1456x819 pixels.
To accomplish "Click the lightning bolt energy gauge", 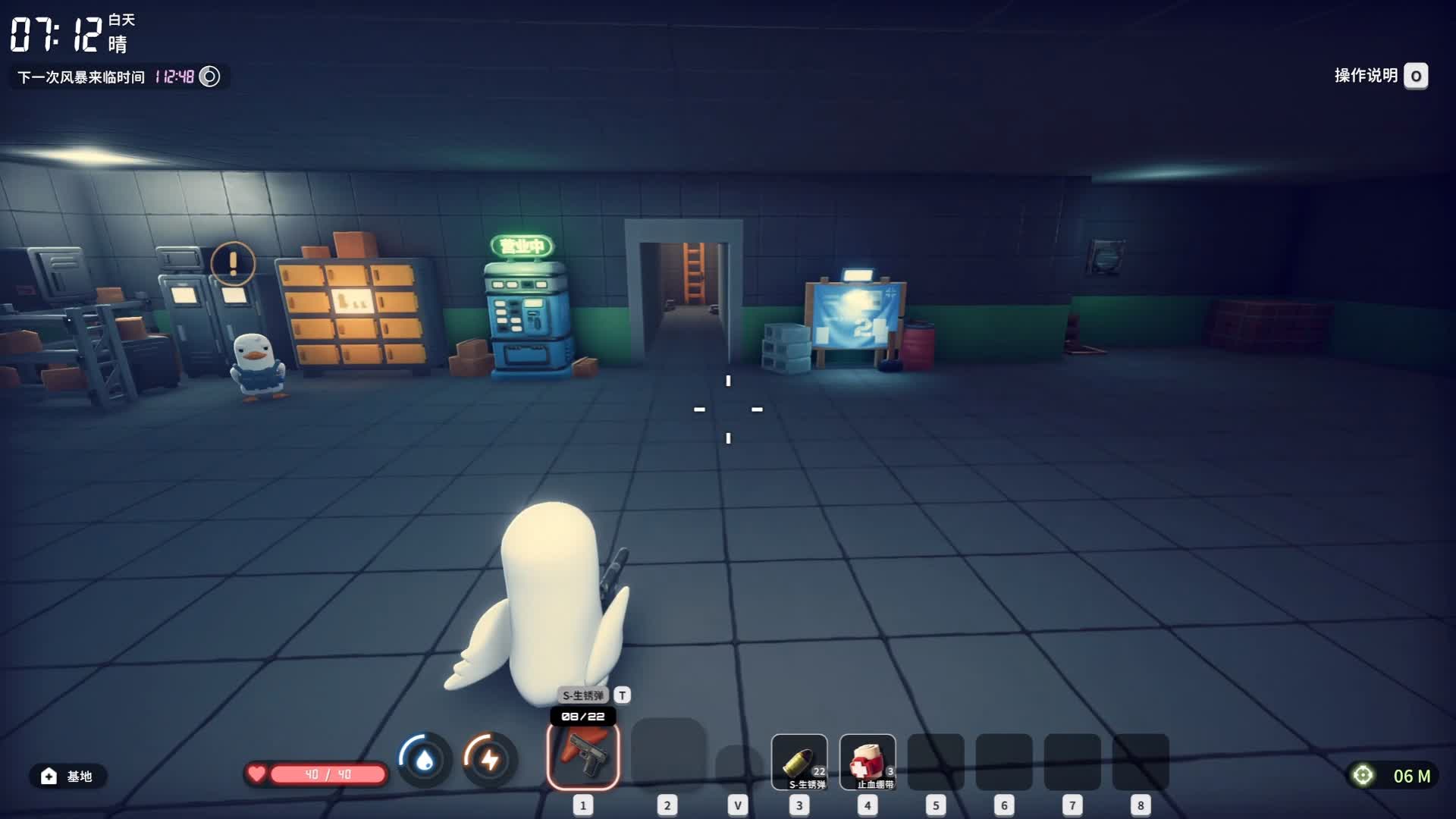I will click(490, 759).
